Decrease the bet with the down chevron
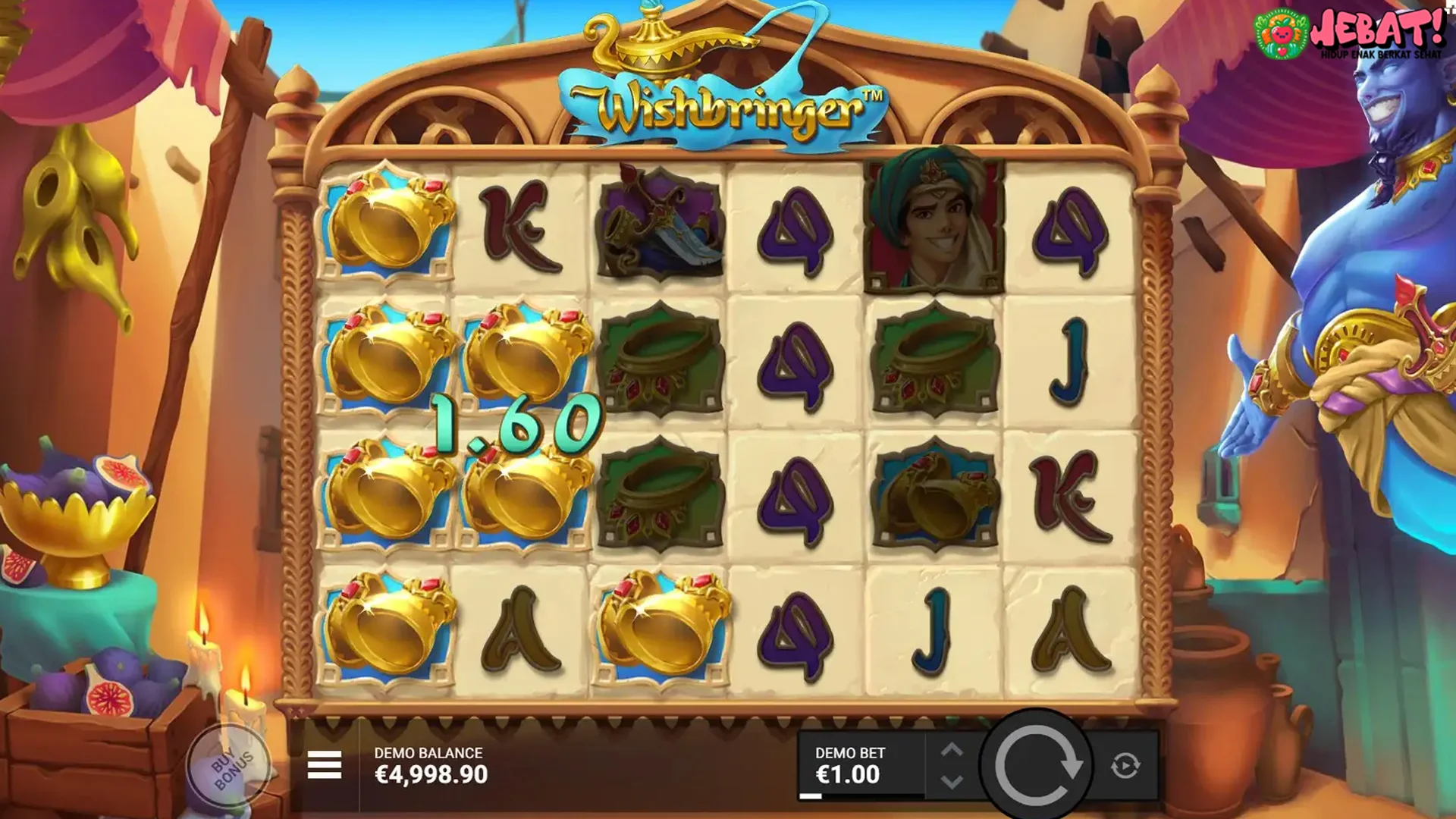The width and height of the screenshot is (1456, 819). click(954, 781)
